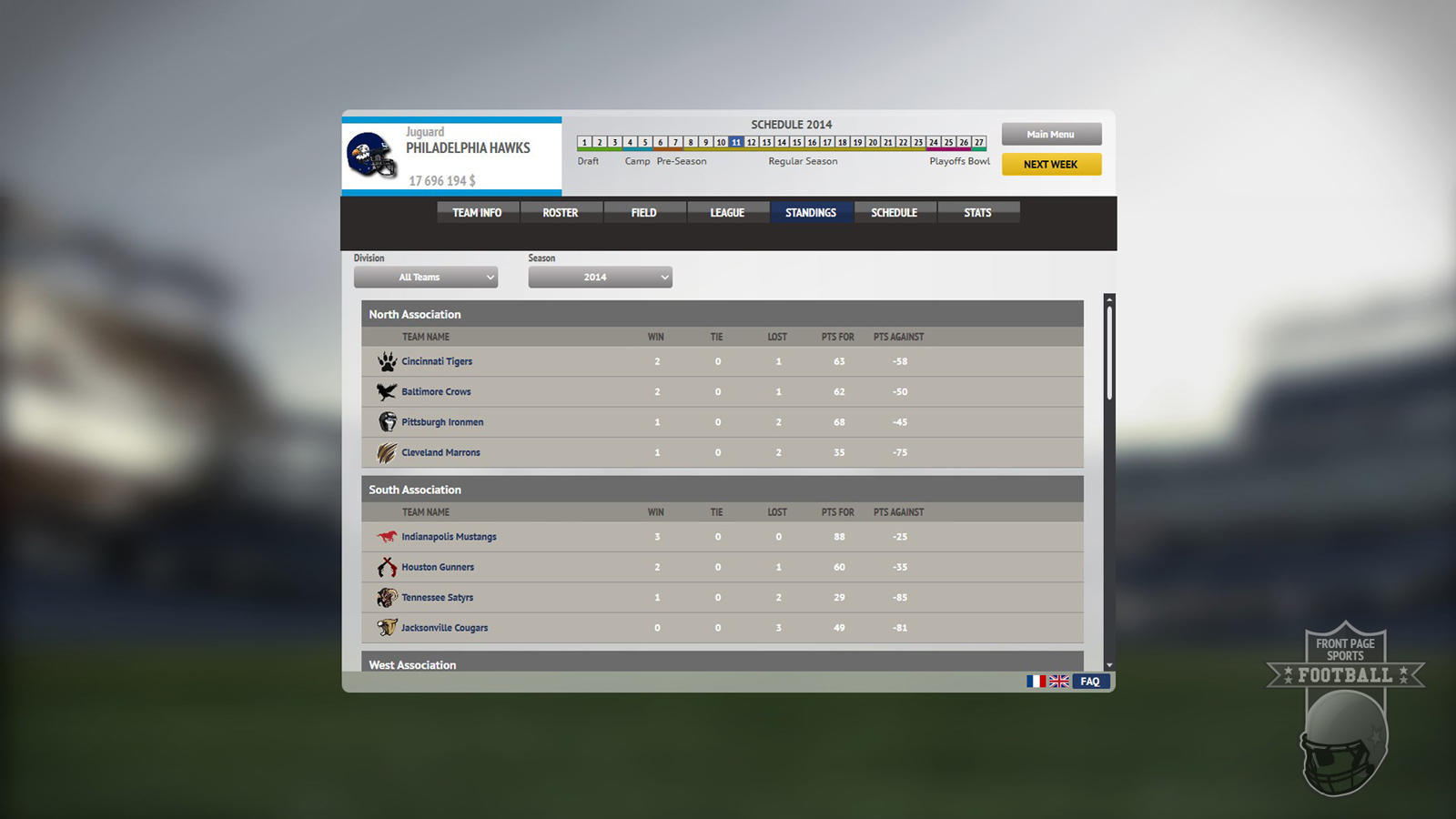
Task: Click the standings list scrollbar
Action: click(1110, 355)
